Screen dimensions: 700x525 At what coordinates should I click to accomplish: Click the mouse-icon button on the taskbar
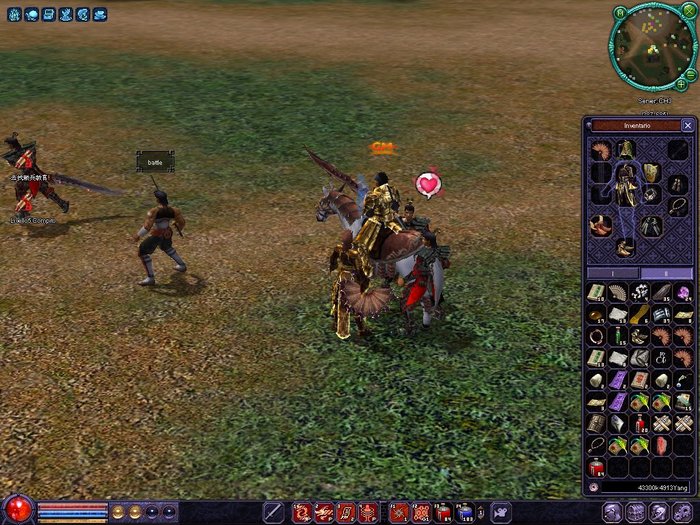tap(500, 512)
